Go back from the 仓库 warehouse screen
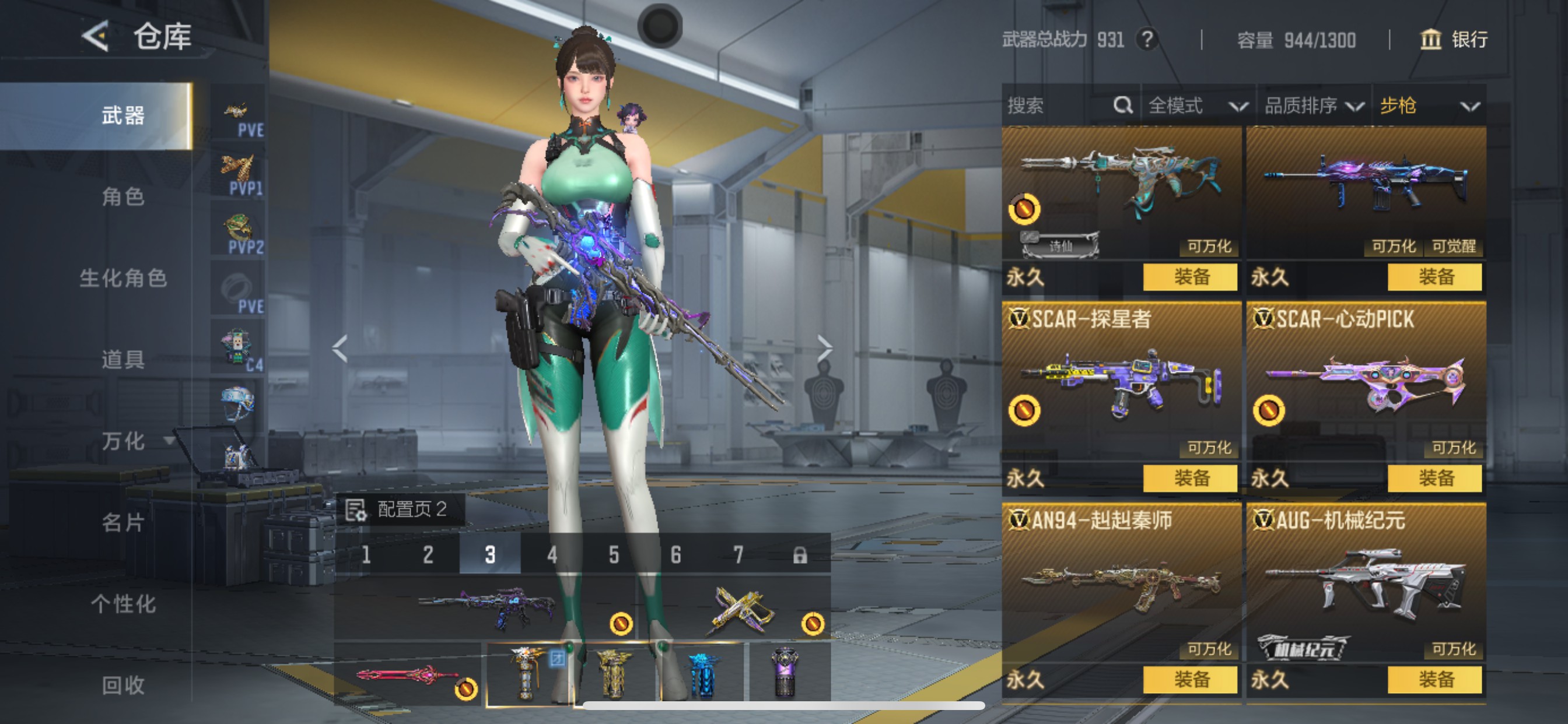1568x724 pixels. tap(96, 37)
